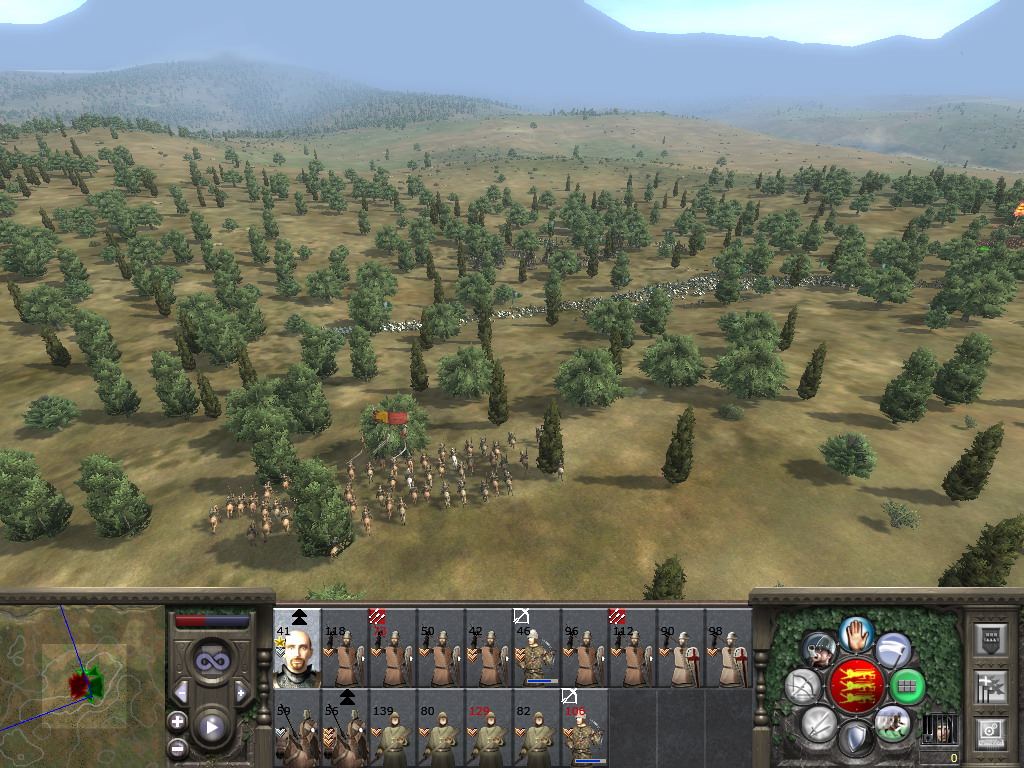
Task: Click the shield guard mode button
Action: point(855,739)
